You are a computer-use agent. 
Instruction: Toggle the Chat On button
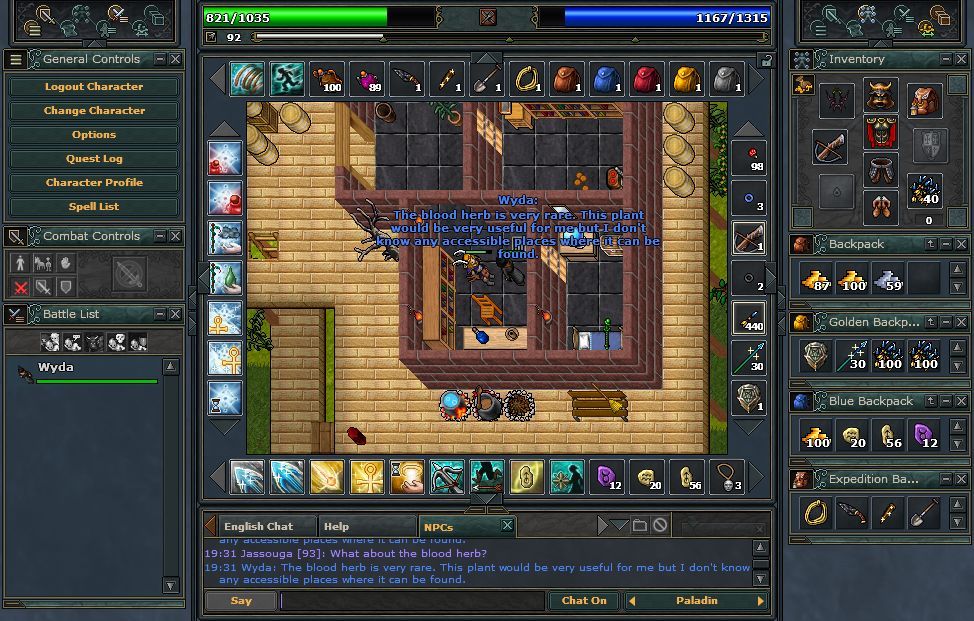click(584, 601)
